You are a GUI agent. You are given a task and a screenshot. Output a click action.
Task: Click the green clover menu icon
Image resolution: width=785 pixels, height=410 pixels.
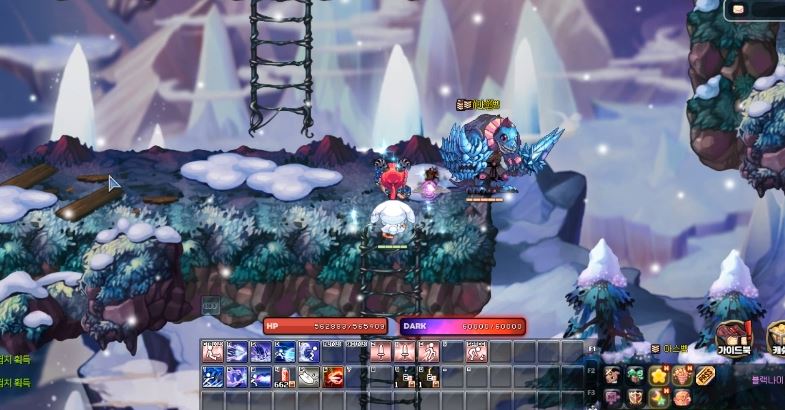[x=636, y=375]
